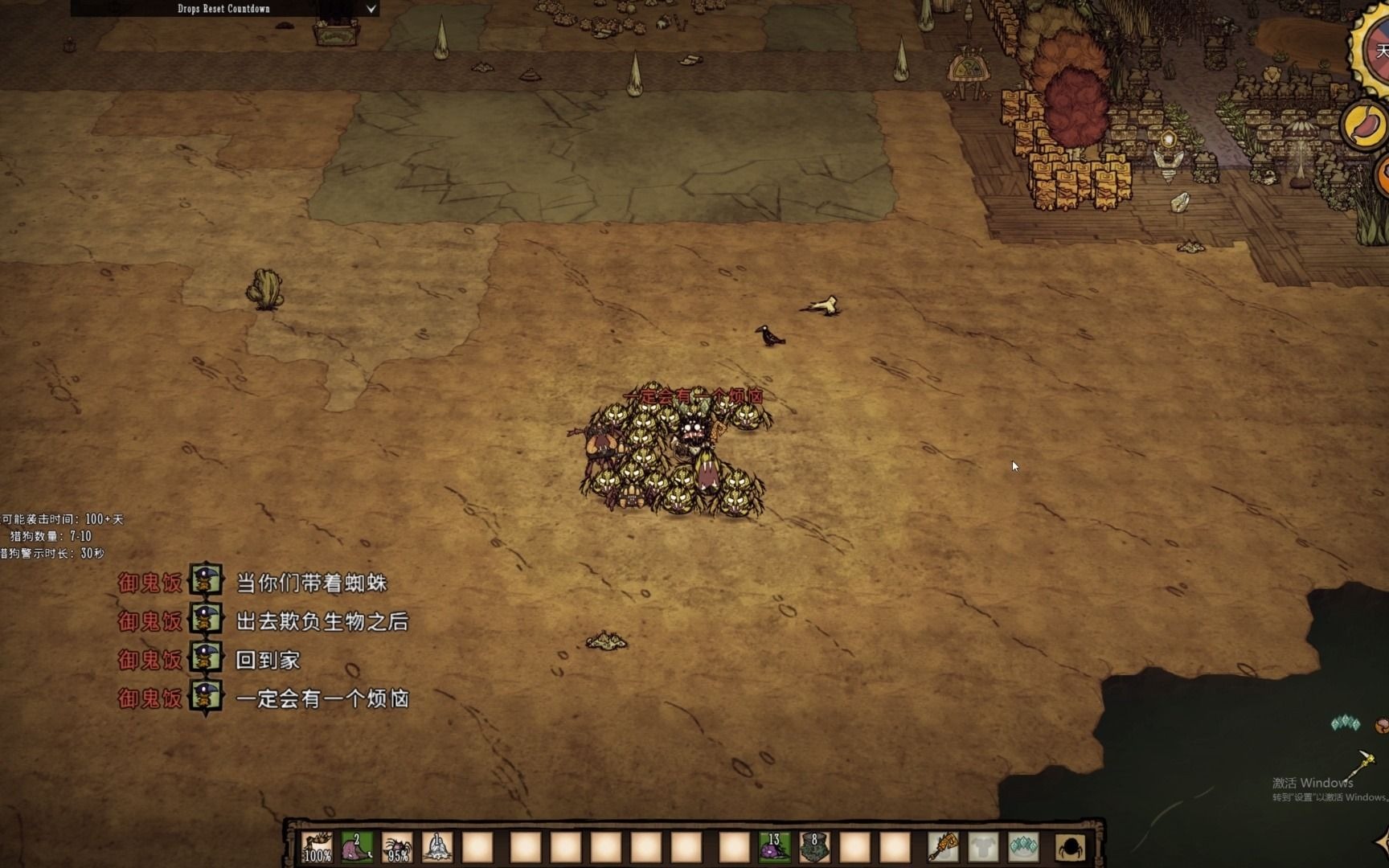Screen dimensions: 1389x868
Task: Pick the grey-green item stack of 8
Action: [x=814, y=847]
